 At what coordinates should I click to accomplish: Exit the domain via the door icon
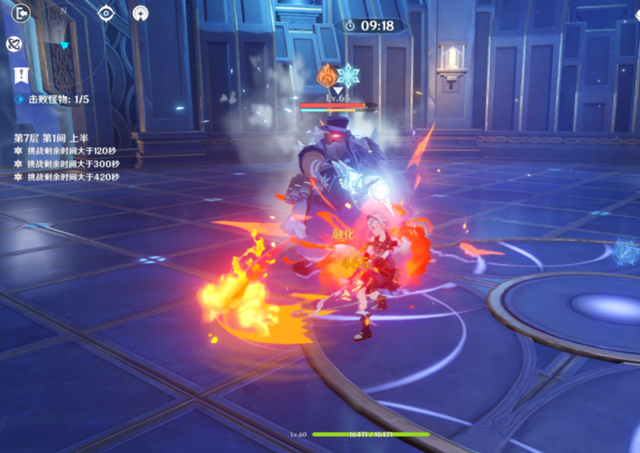pos(21,13)
